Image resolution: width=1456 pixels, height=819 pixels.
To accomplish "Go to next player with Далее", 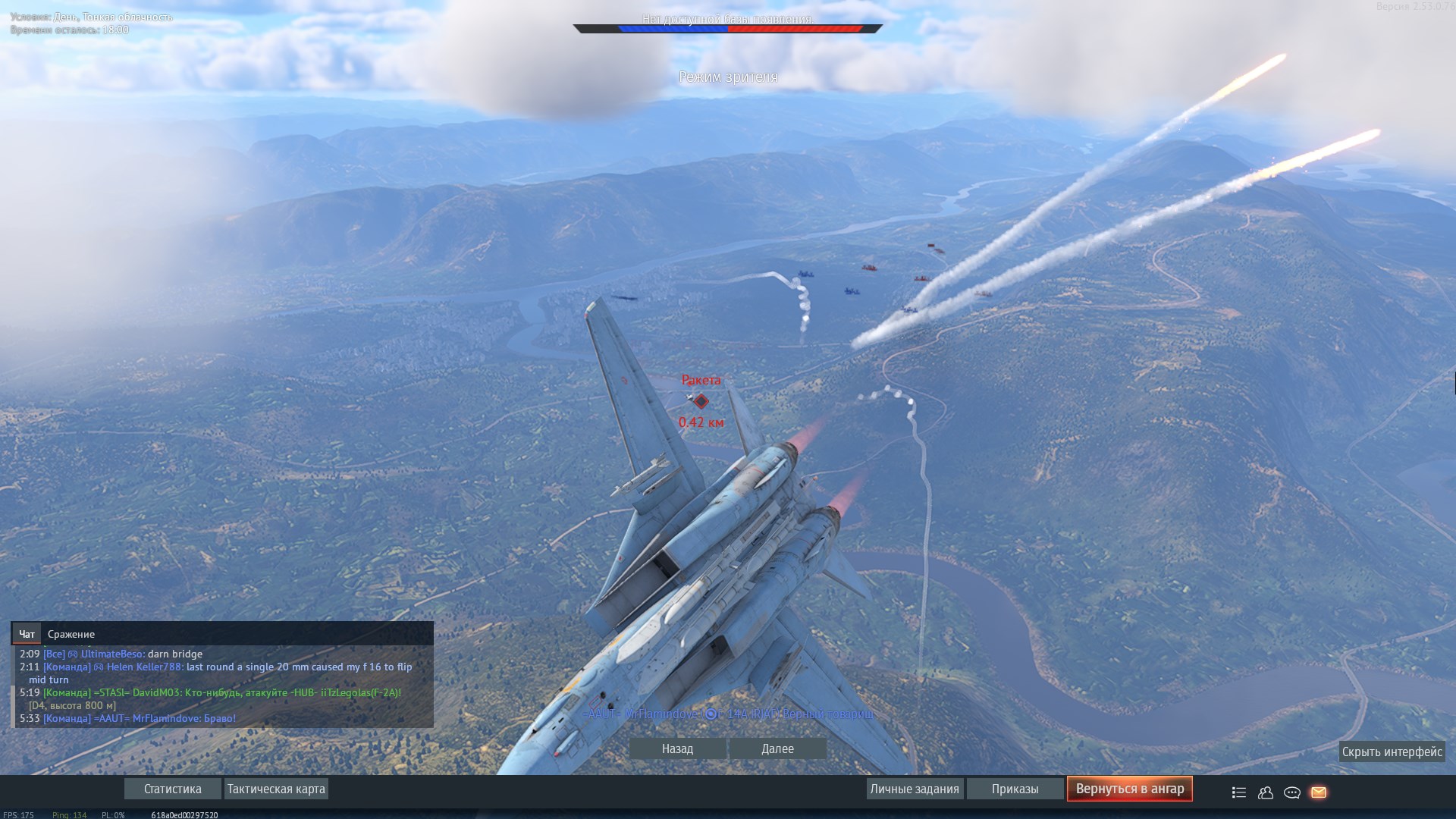I will pos(777,748).
